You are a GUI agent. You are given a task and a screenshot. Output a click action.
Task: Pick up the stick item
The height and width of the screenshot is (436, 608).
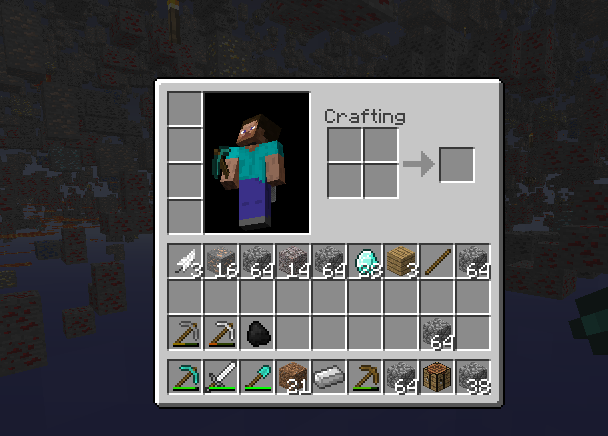pos(437,261)
